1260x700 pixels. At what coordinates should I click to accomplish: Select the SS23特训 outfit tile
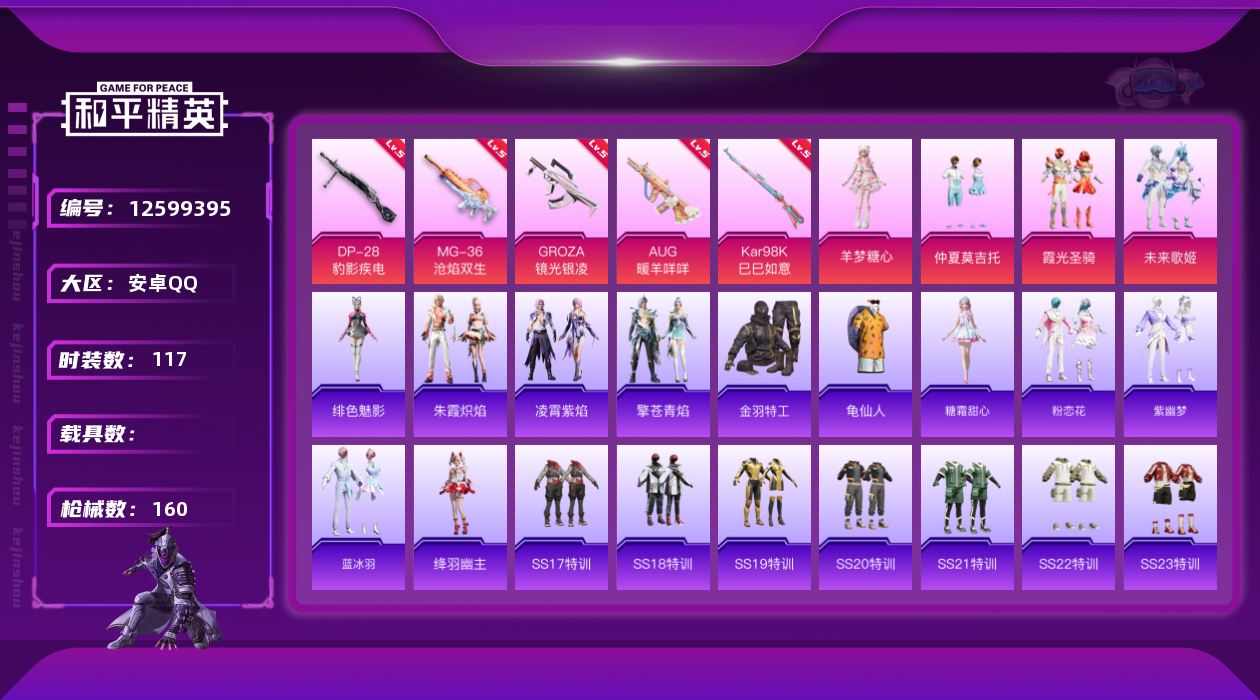pos(1170,517)
